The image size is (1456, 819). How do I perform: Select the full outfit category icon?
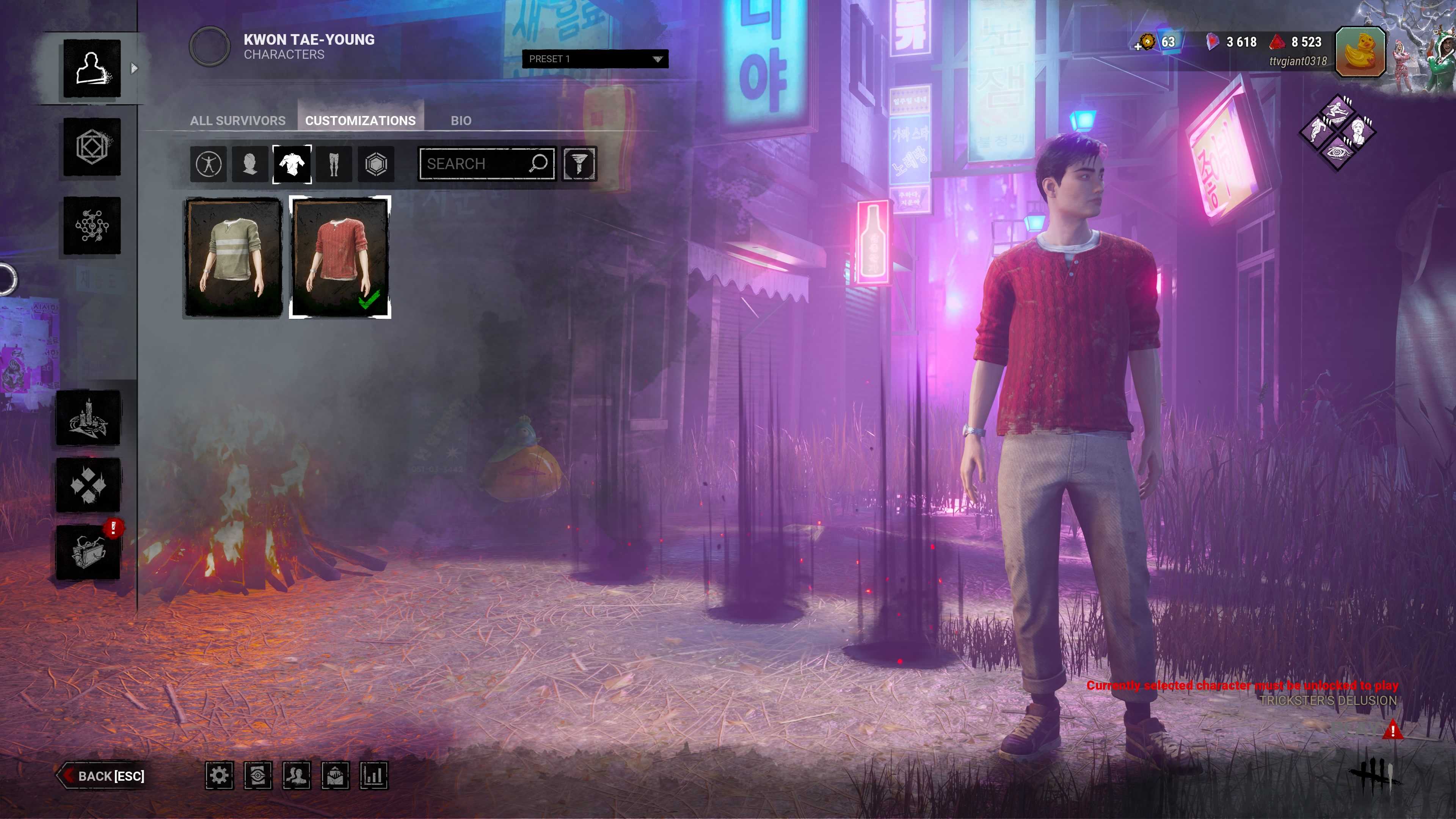click(209, 165)
